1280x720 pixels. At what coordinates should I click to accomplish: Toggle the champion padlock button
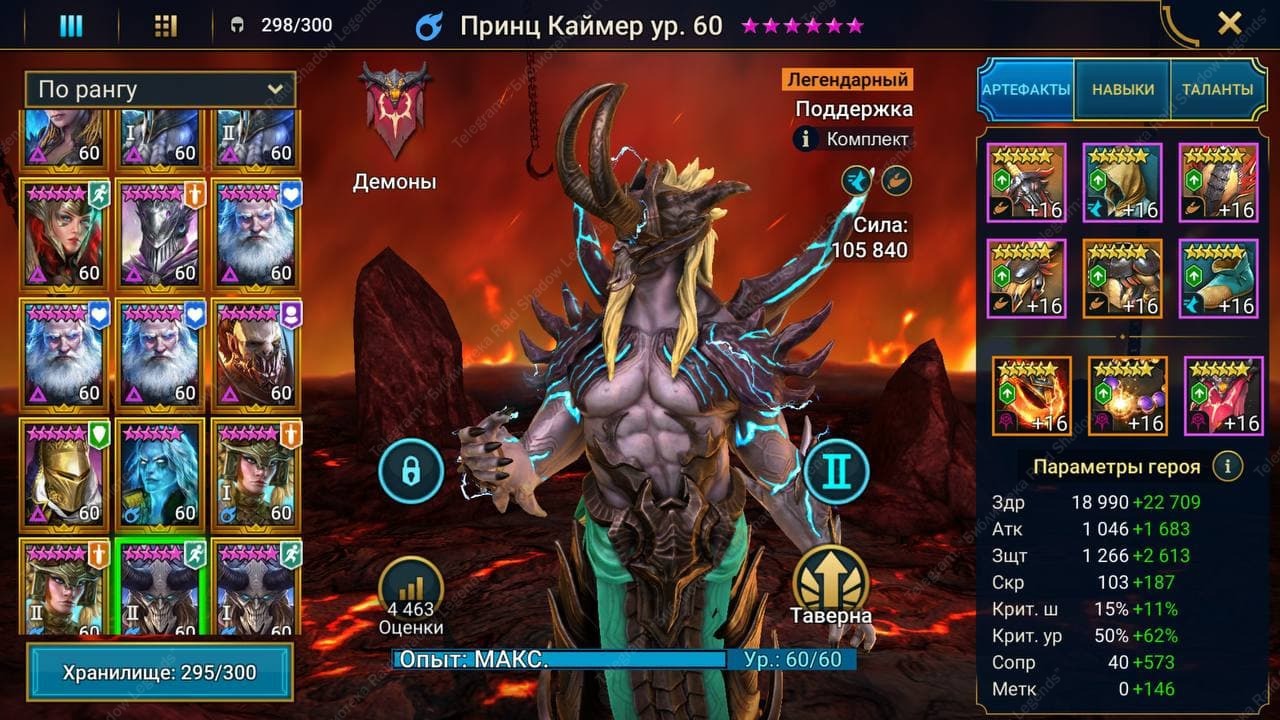tap(410, 471)
